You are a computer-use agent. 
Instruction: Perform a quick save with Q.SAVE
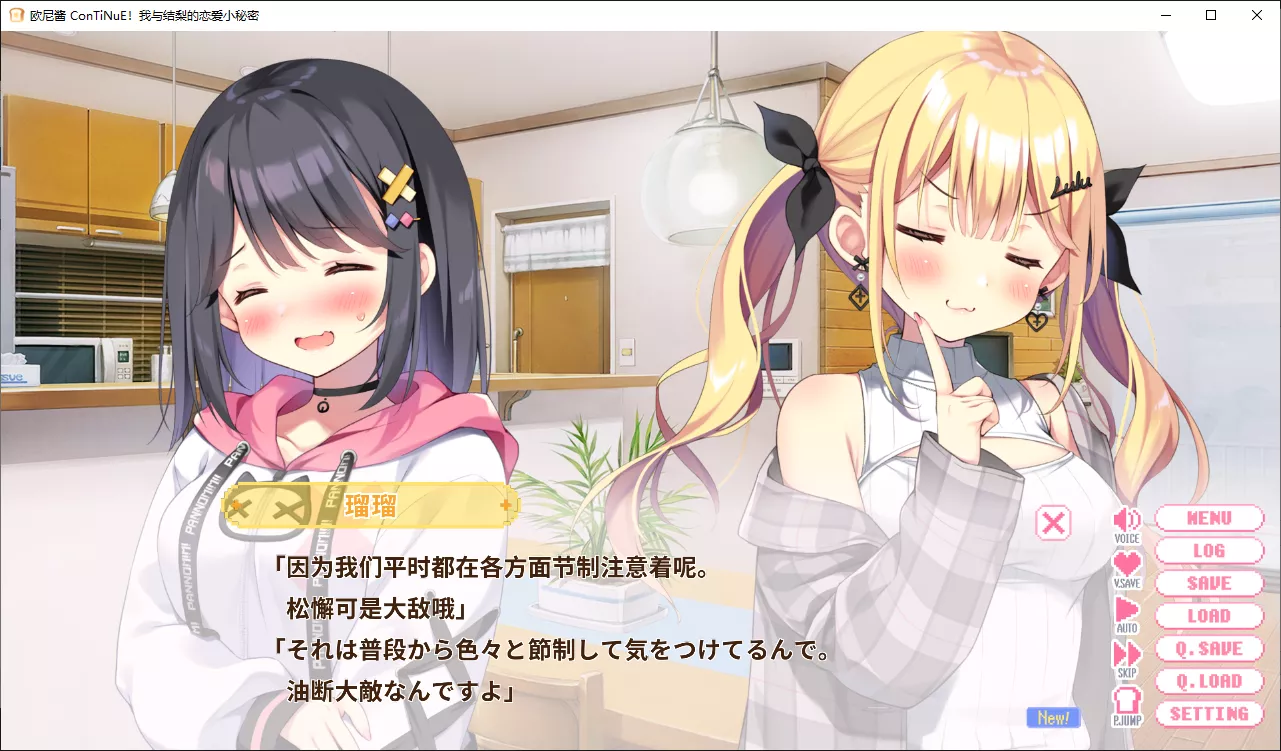[1209, 648]
